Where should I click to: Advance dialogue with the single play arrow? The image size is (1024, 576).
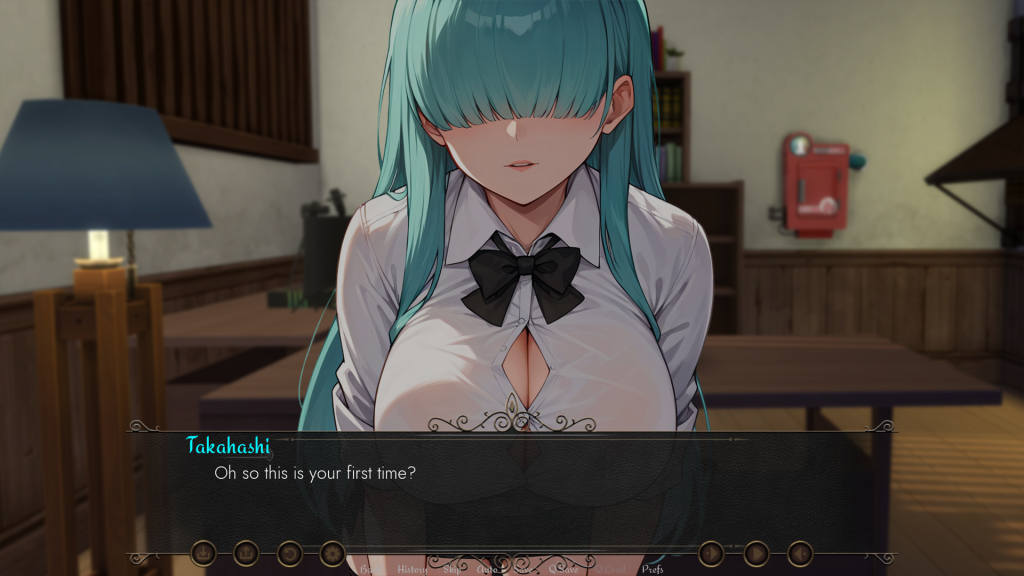711,552
